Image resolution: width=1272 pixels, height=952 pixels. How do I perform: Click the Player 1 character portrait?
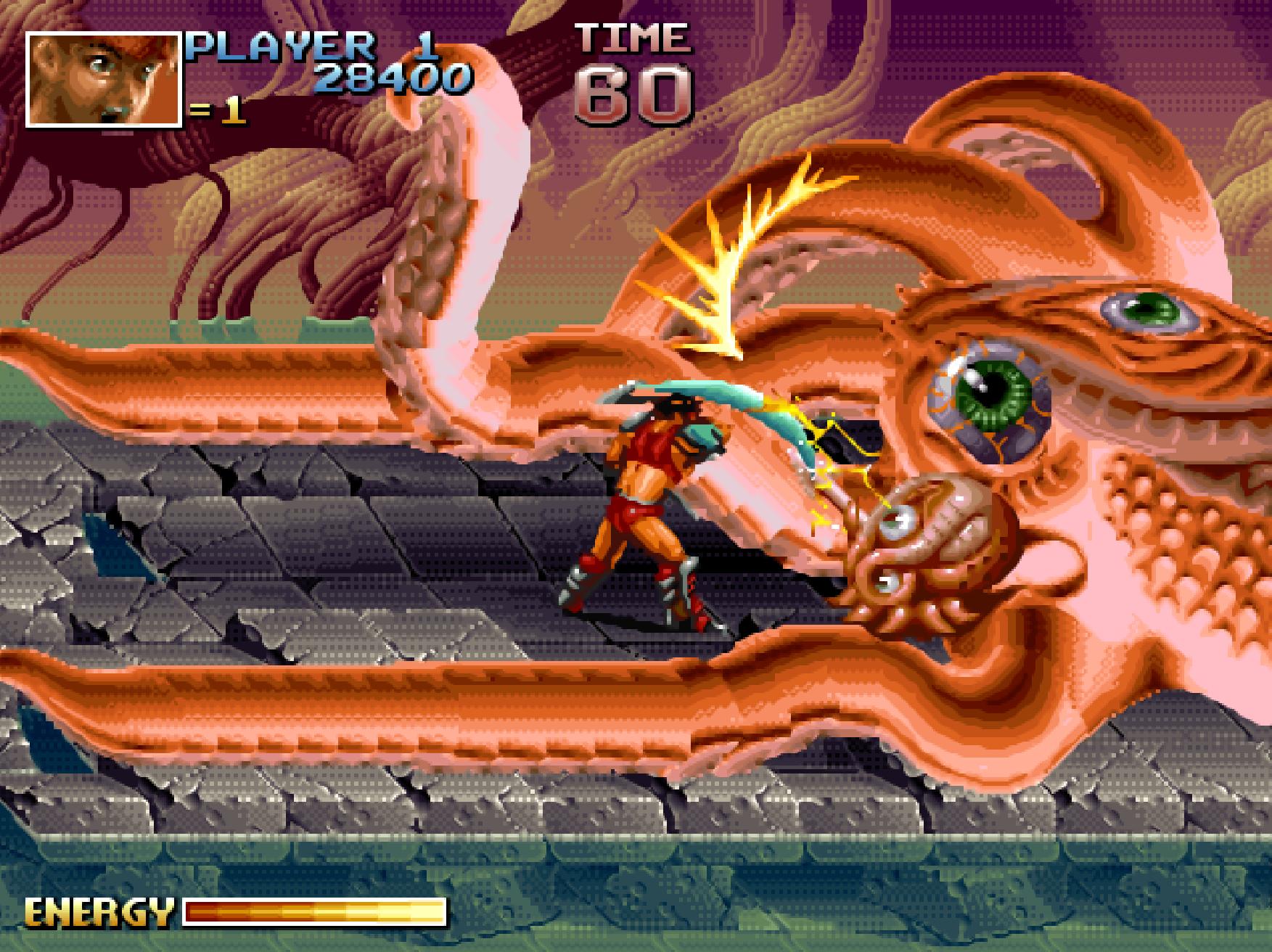click(104, 80)
